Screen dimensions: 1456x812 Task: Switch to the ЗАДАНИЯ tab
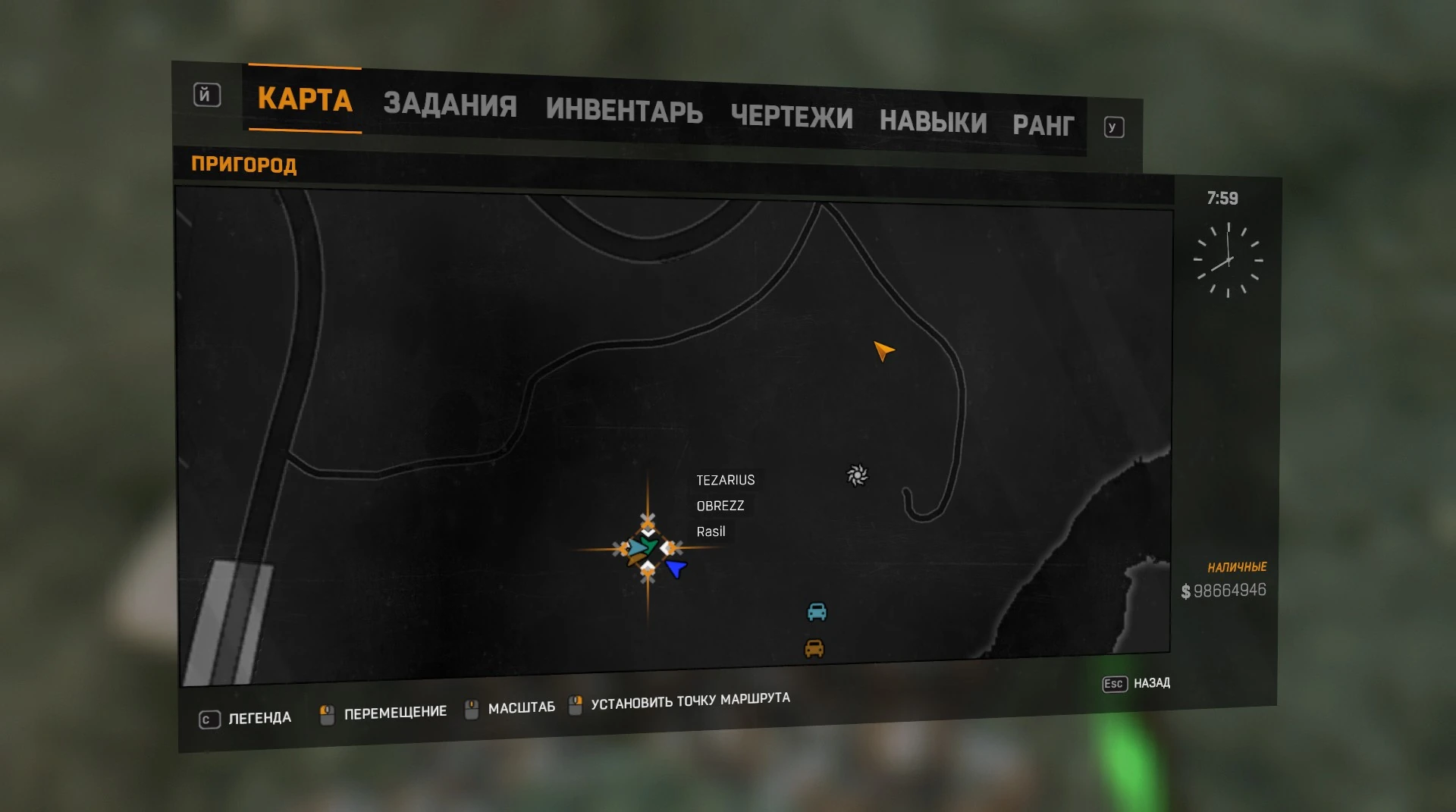(x=449, y=106)
